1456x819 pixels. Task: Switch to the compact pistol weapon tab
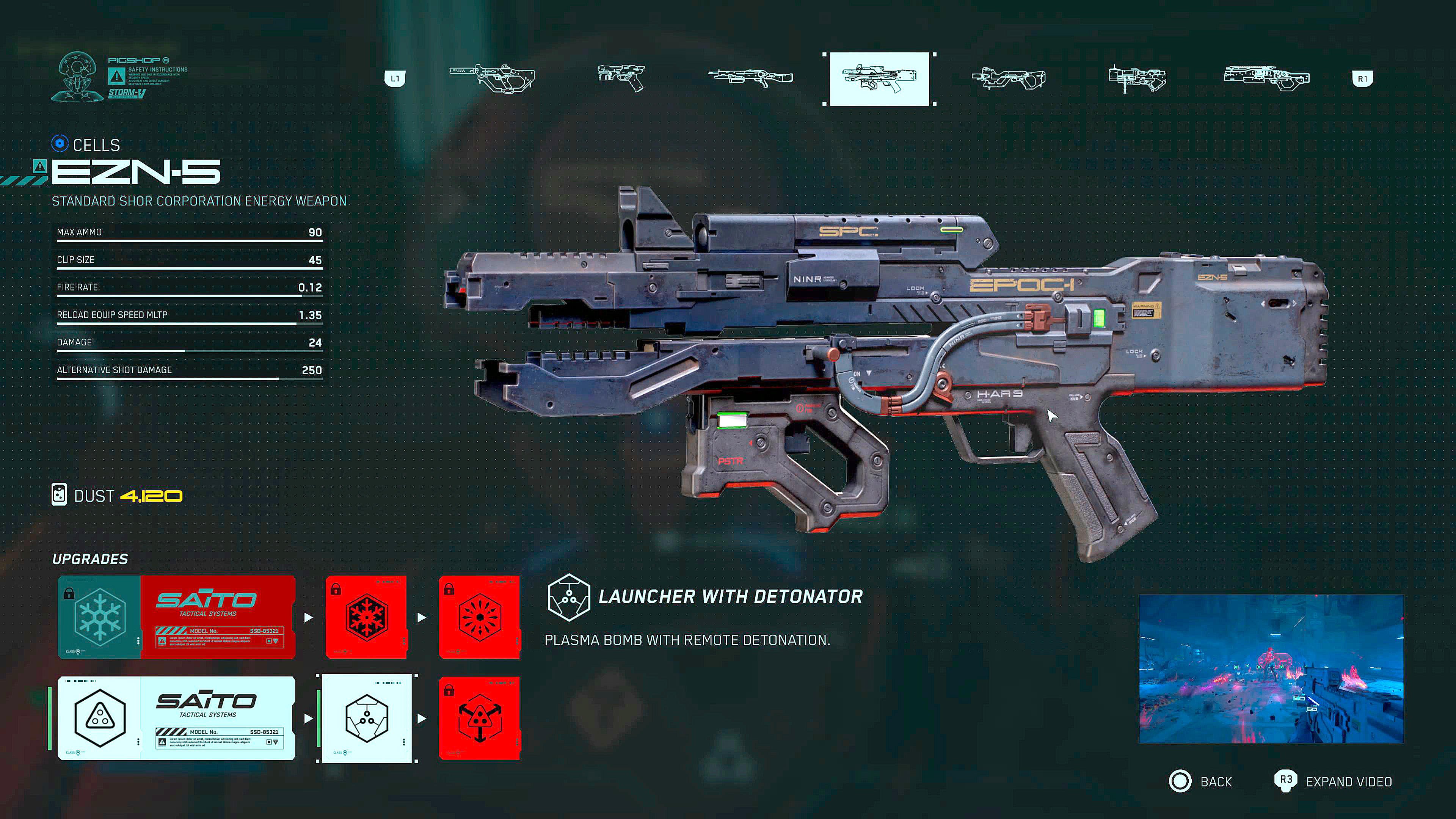[x=621, y=78]
